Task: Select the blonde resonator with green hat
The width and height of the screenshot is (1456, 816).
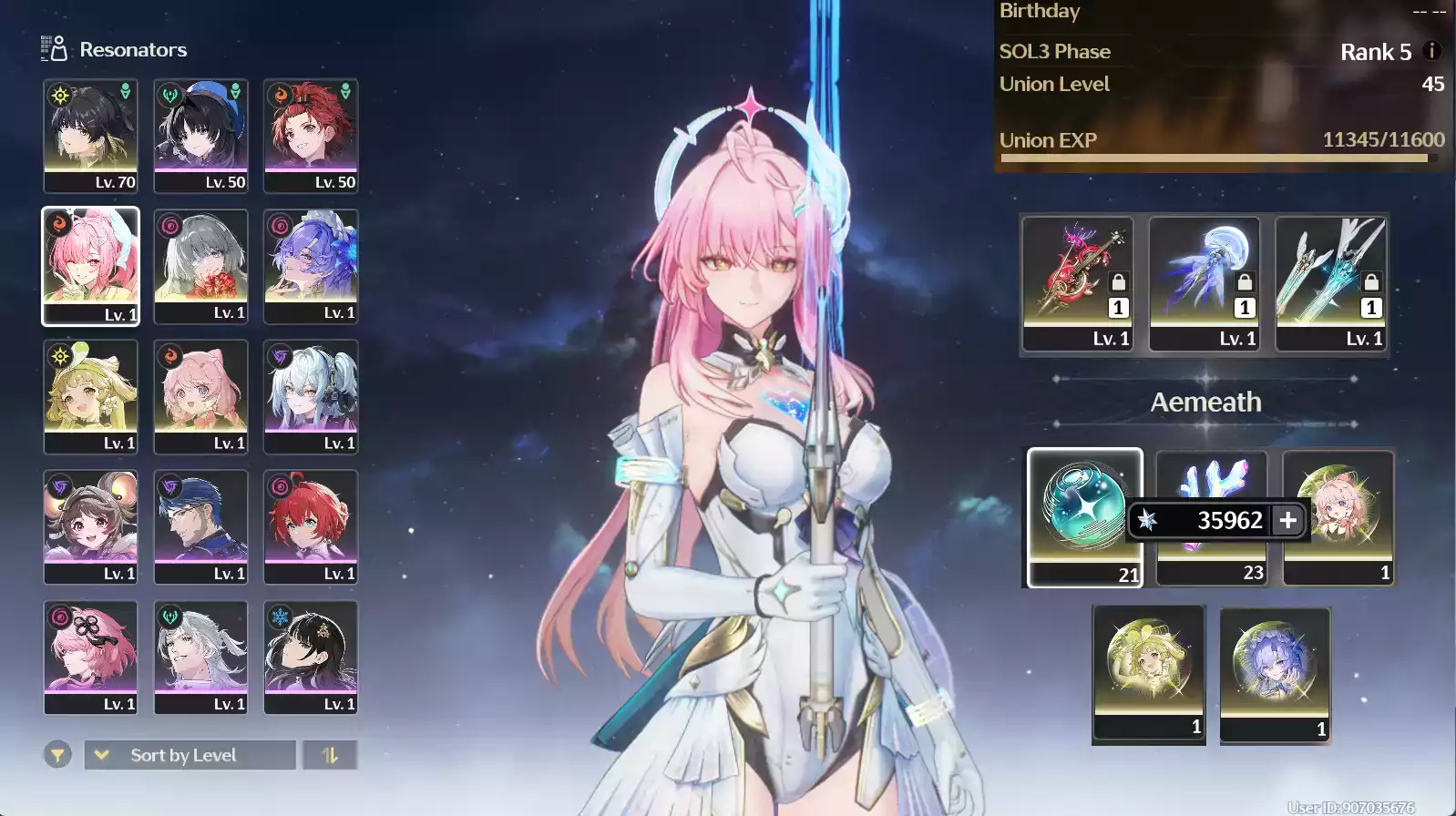Action: 90,396
